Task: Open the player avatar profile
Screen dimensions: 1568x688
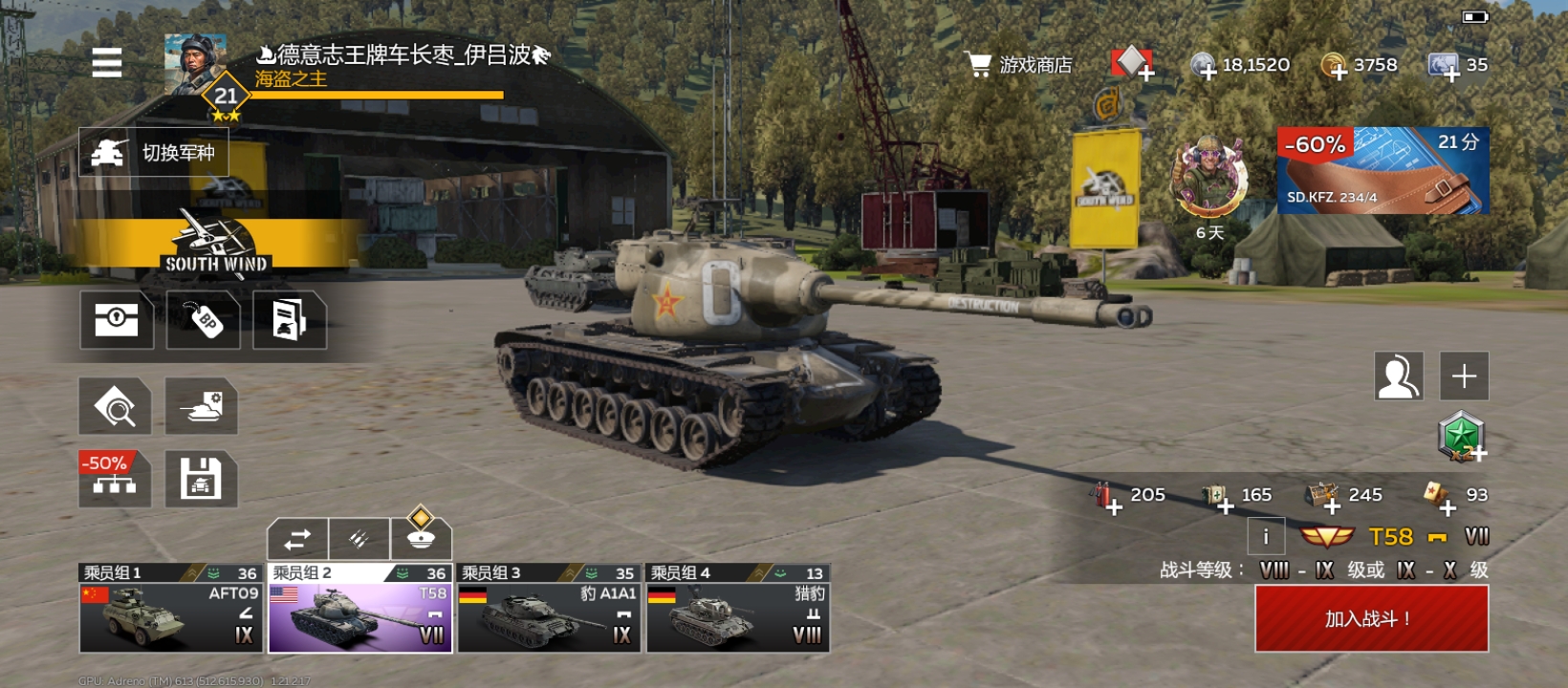Action: [x=196, y=64]
